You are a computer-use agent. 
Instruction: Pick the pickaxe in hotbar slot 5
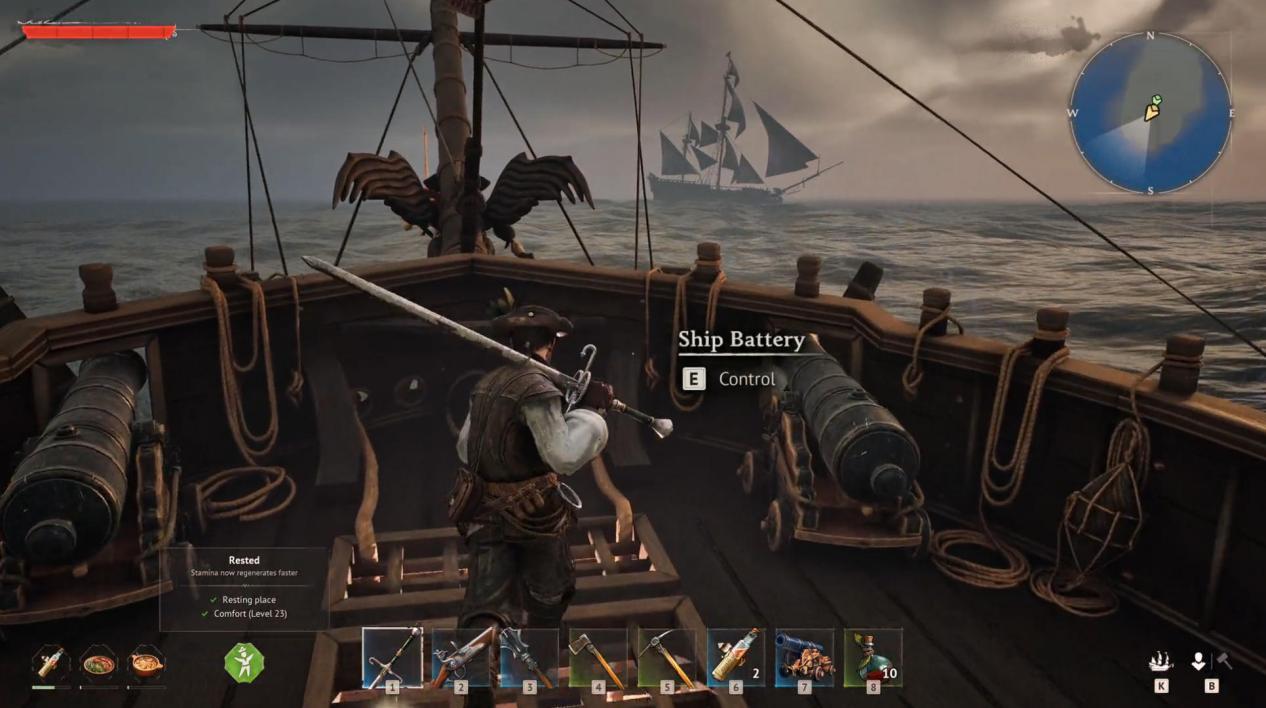tap(667, 657)
